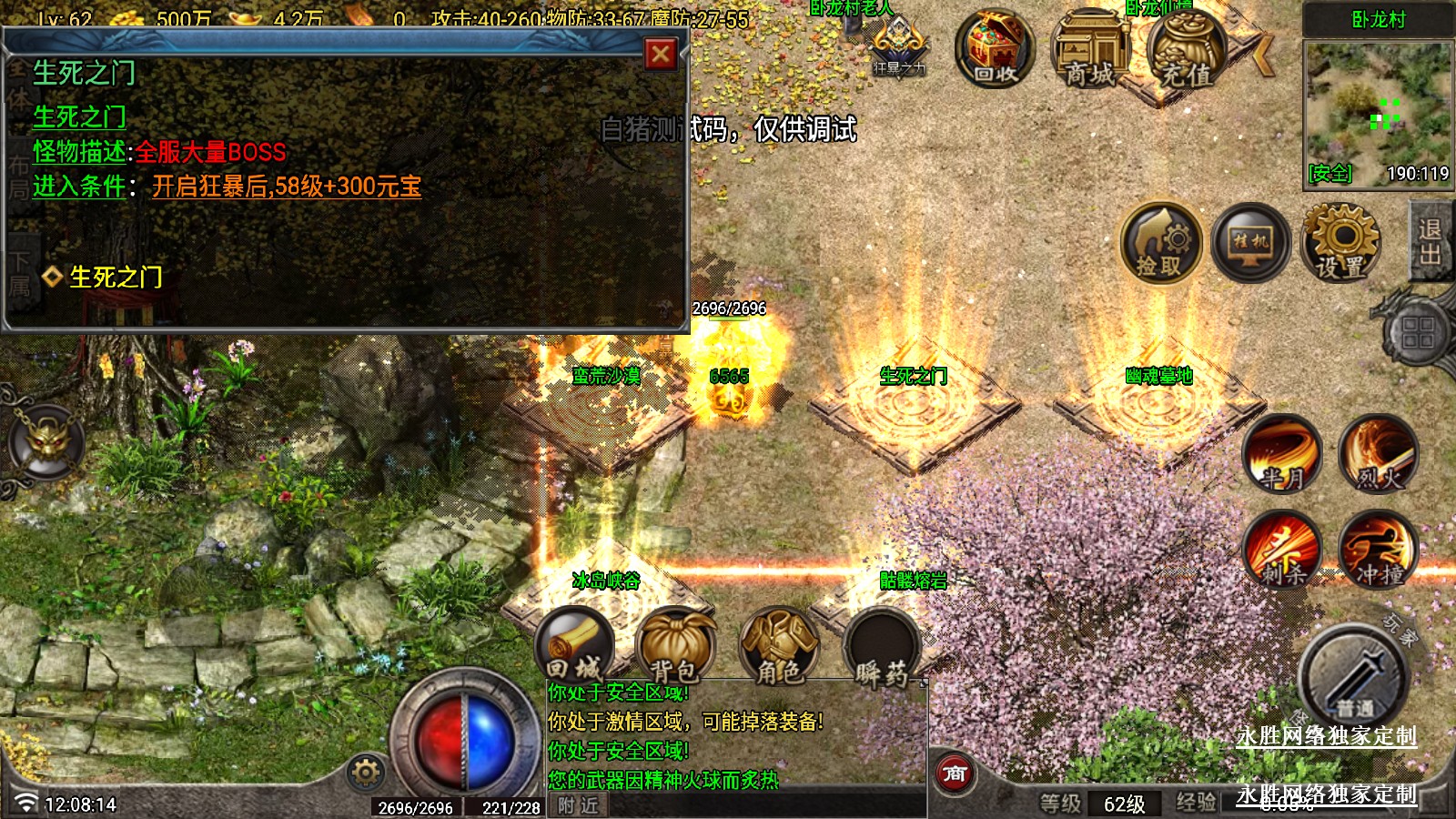Toggle 挂机 auto-battle mode
Screen dimensions: 1456x819
point(1250,243)
